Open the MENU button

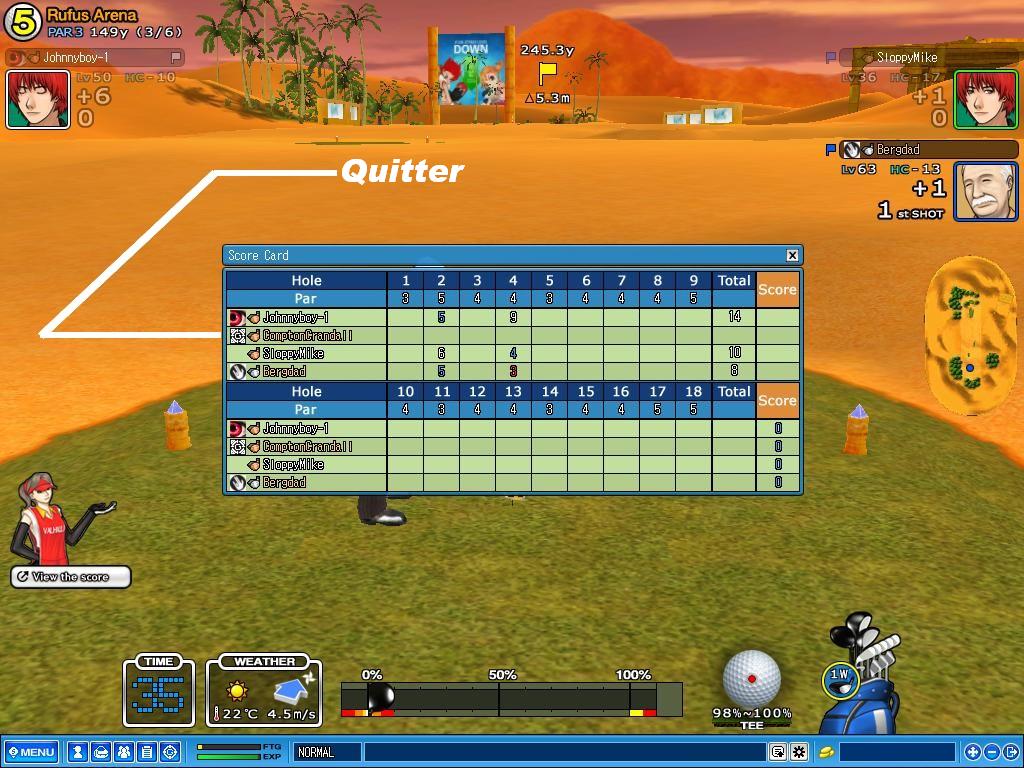pyautogui.click(x=30, y=752)
